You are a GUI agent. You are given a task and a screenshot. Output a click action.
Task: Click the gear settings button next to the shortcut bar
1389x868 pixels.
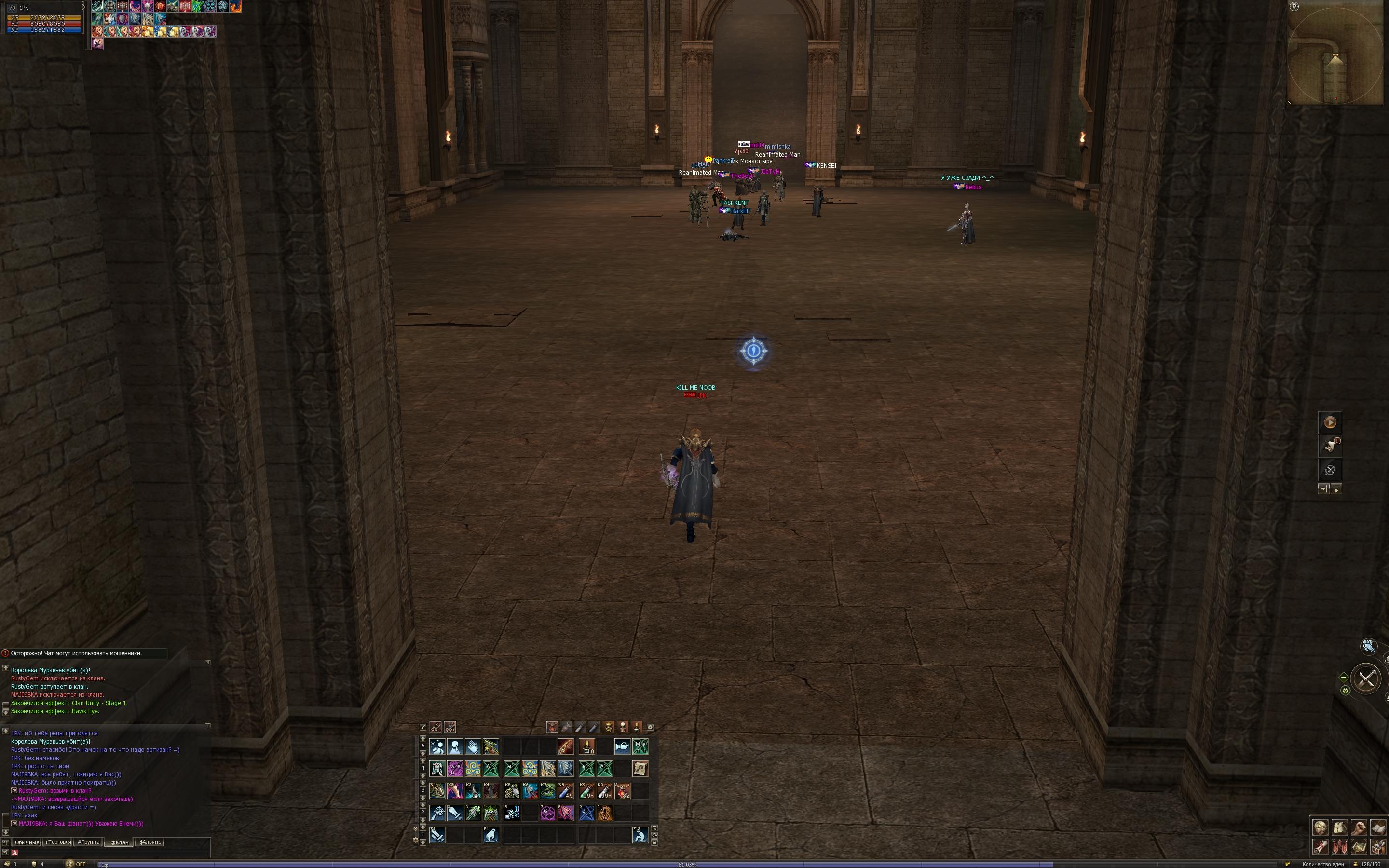[x=651, y=727]
